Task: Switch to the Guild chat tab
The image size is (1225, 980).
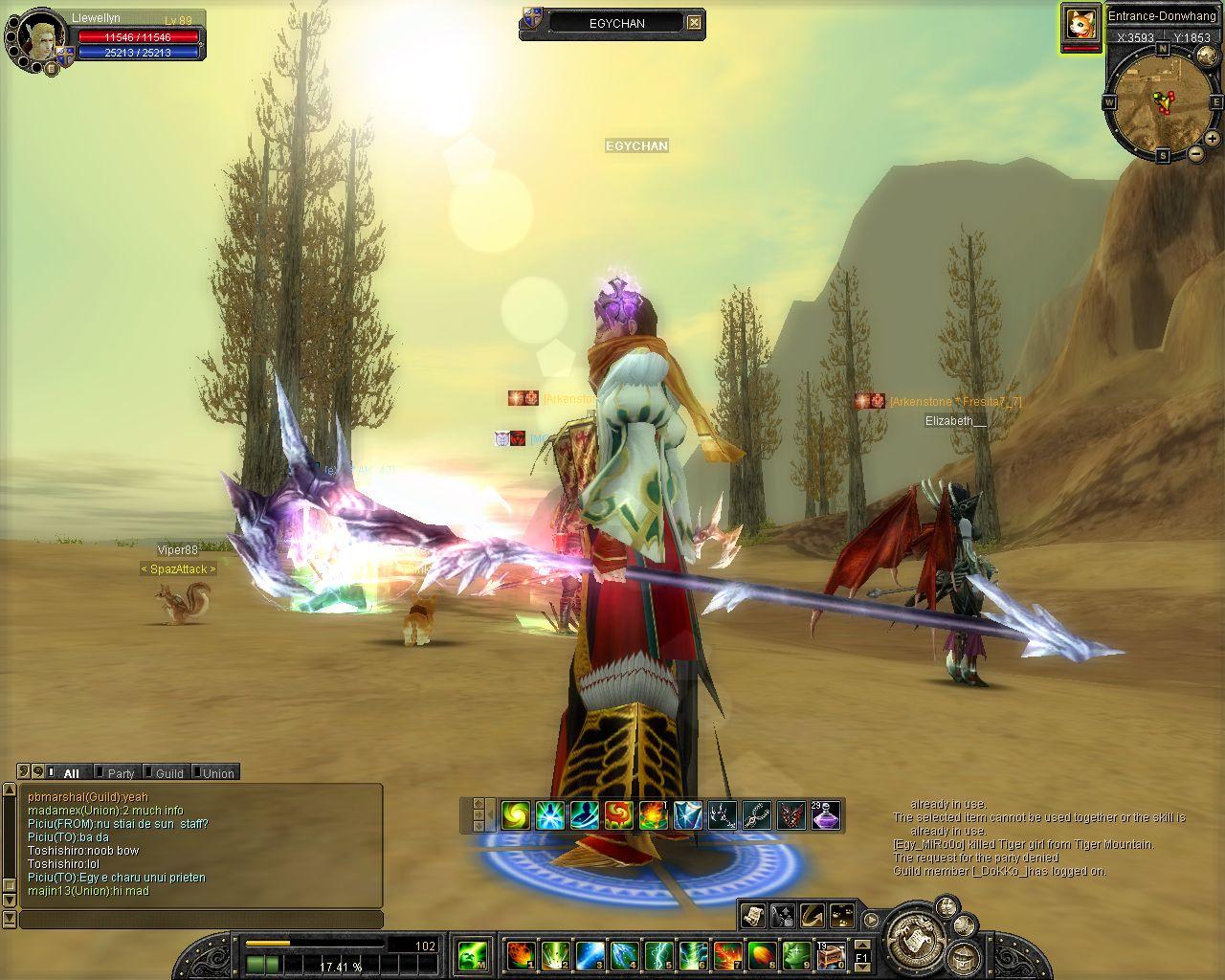Action: [168, 773]
